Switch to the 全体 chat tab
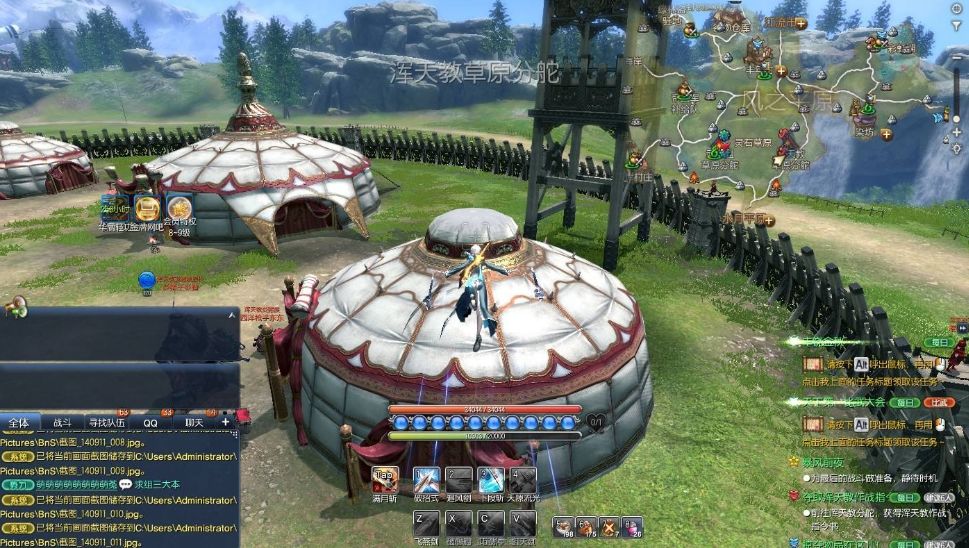 [18, 423]
